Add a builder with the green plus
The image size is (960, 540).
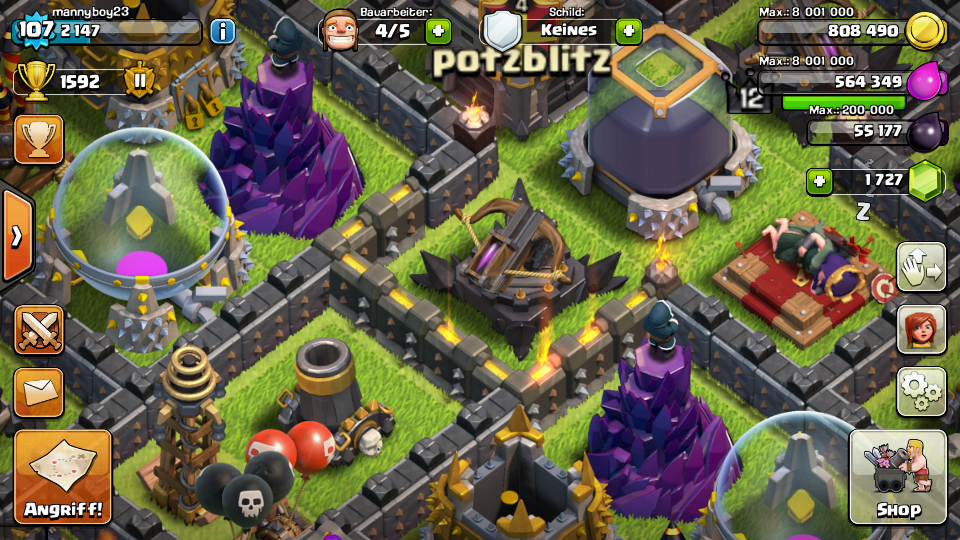pos(438,31)
